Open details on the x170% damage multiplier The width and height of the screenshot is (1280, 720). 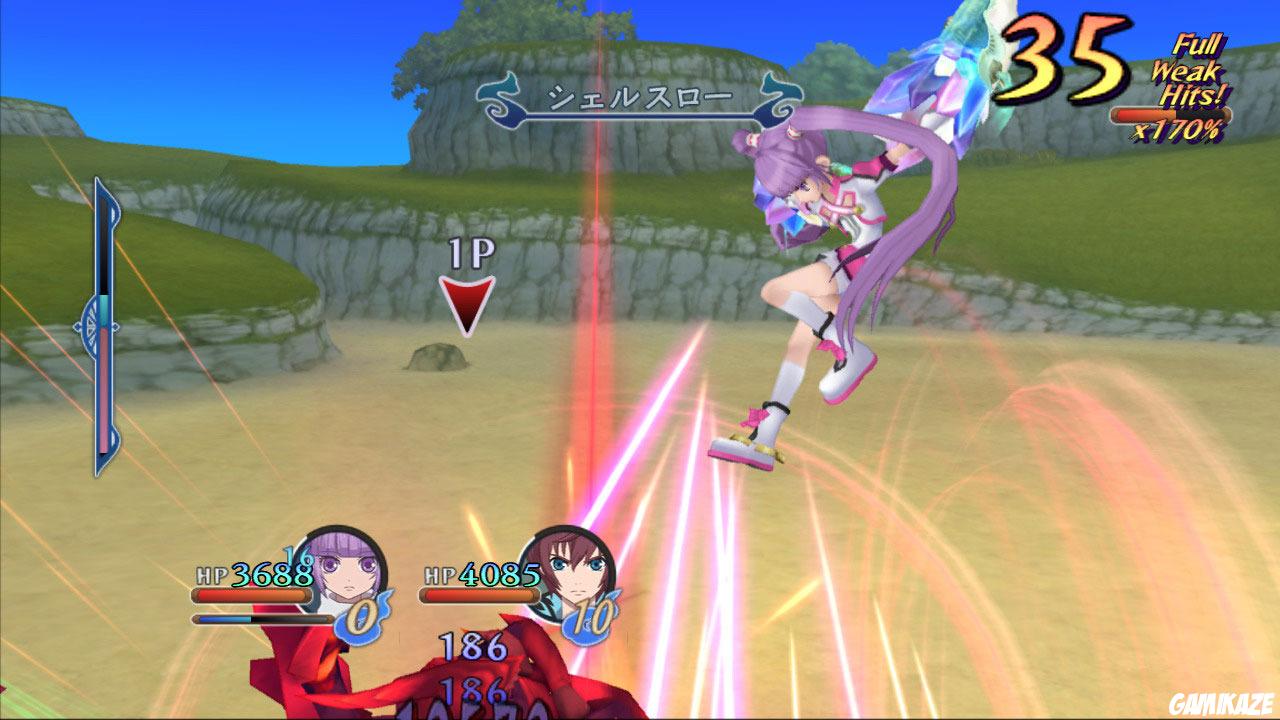coord(1181,130)
